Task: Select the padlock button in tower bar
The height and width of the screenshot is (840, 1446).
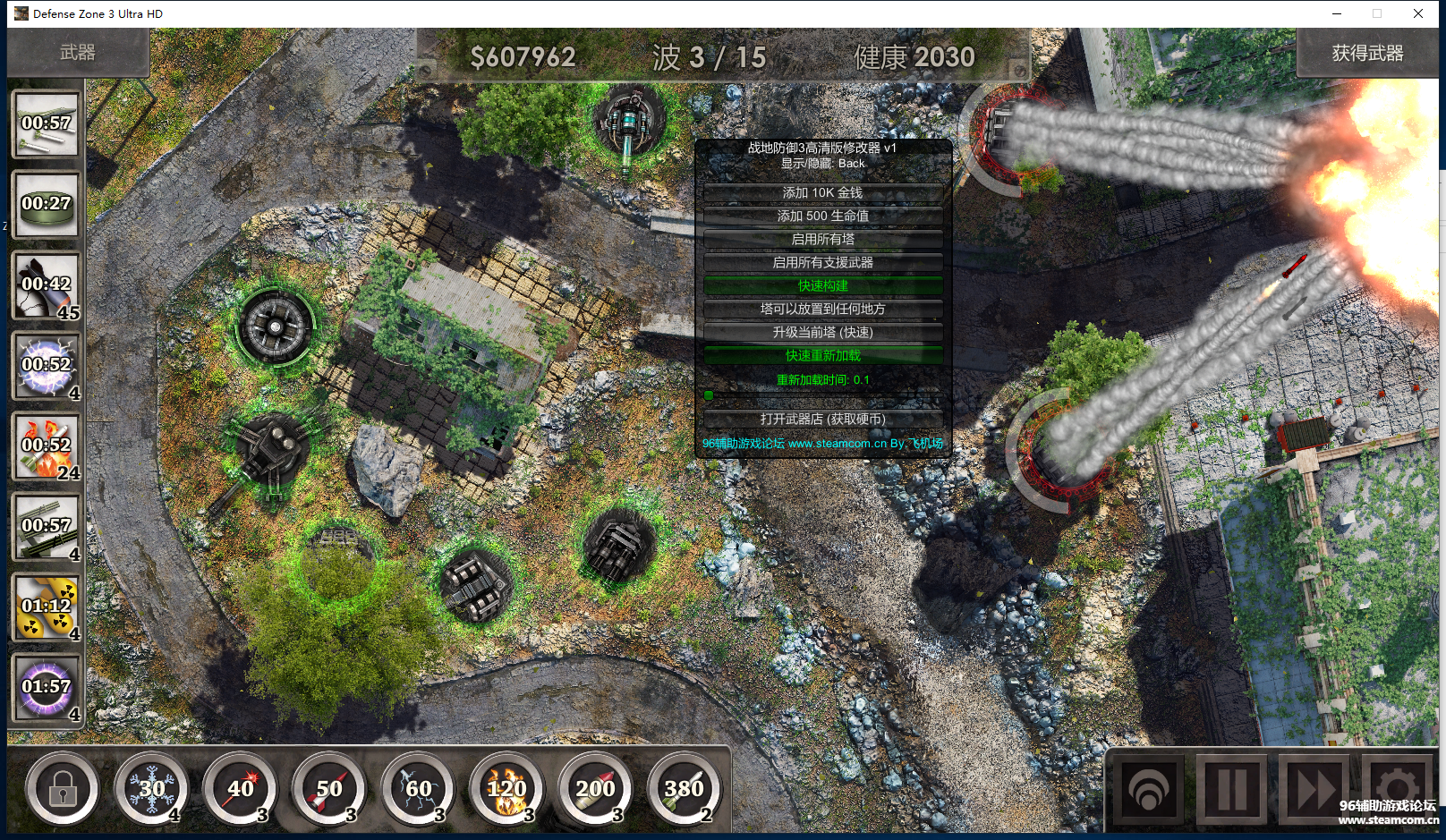Action: coord(63,789)
